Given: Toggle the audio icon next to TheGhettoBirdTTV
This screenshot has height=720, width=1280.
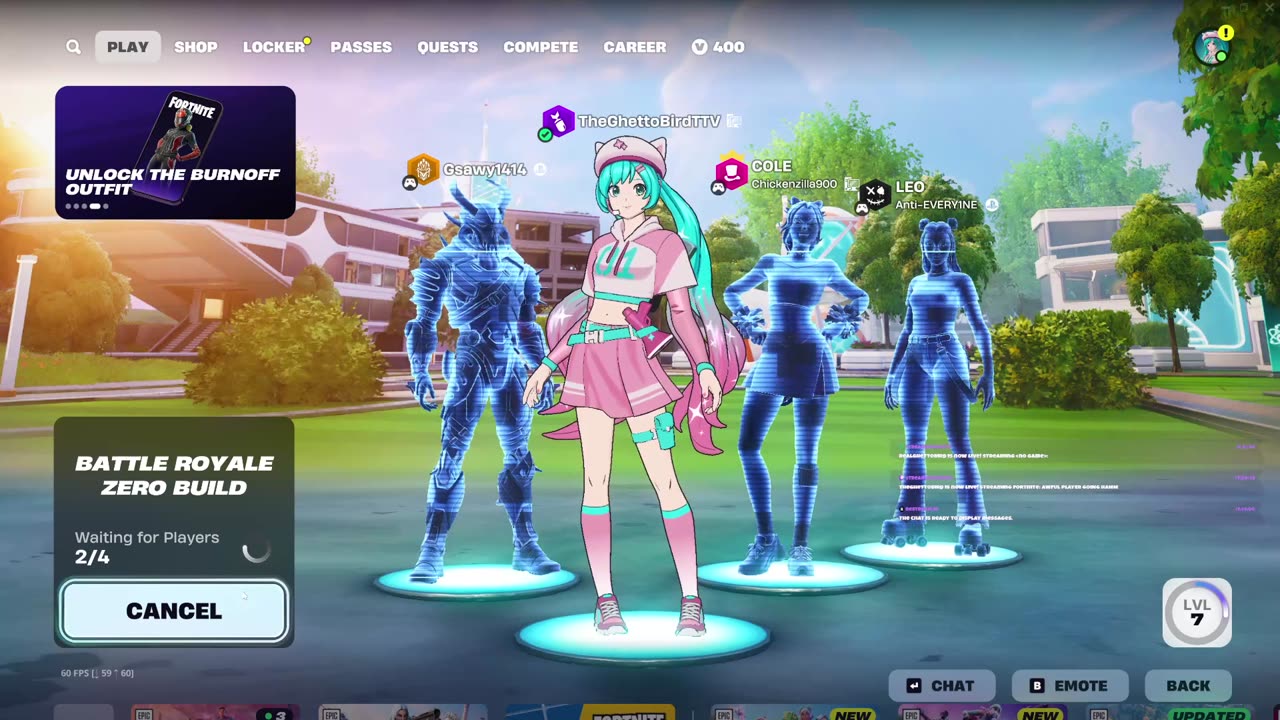Looking at the screenshot, I should (735, 119).
